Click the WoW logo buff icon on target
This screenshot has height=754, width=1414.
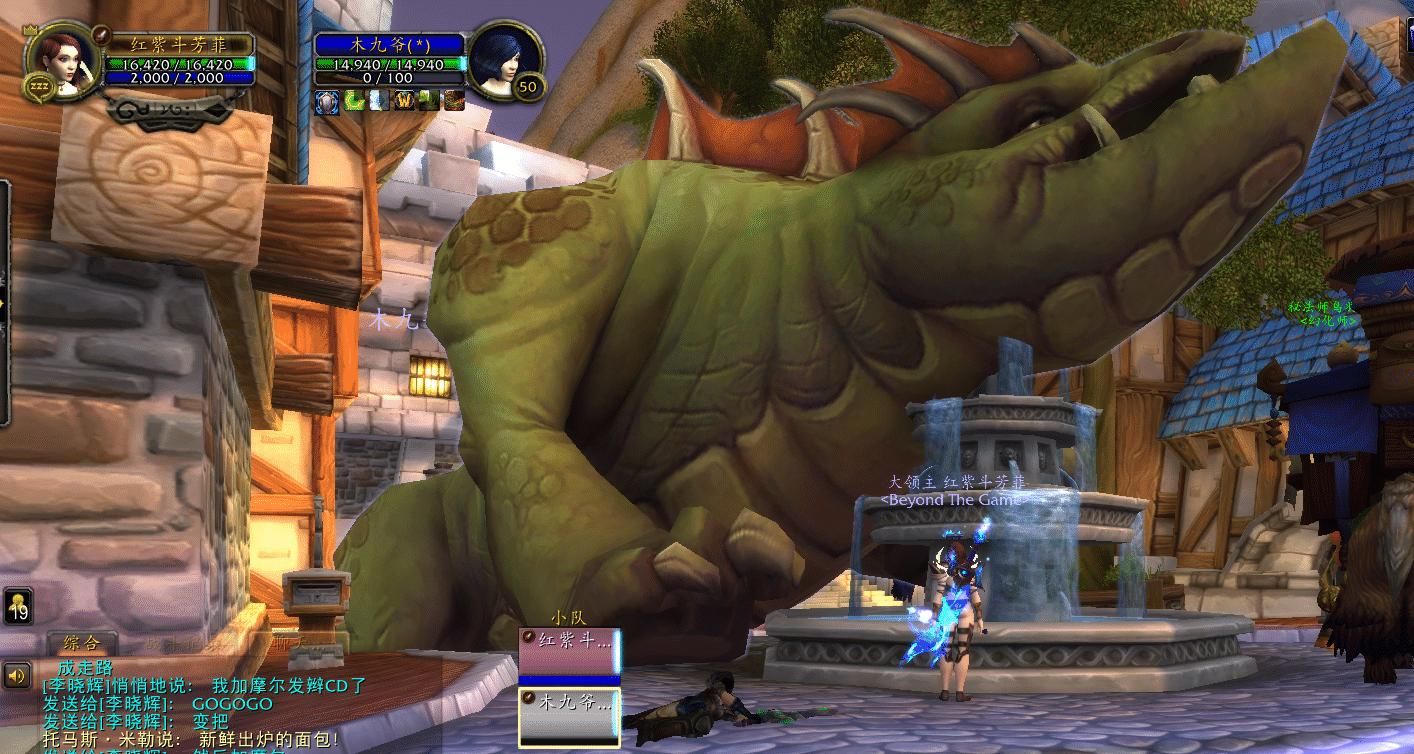point(404,100)
